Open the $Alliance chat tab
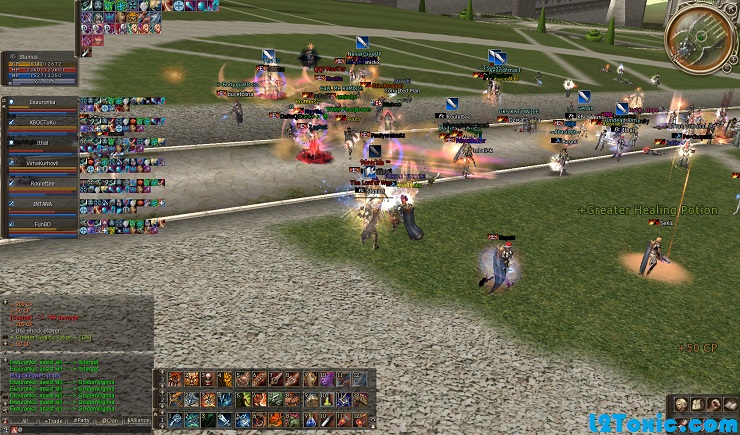Viewport: 740px width, 435px height. coord(138,422)
